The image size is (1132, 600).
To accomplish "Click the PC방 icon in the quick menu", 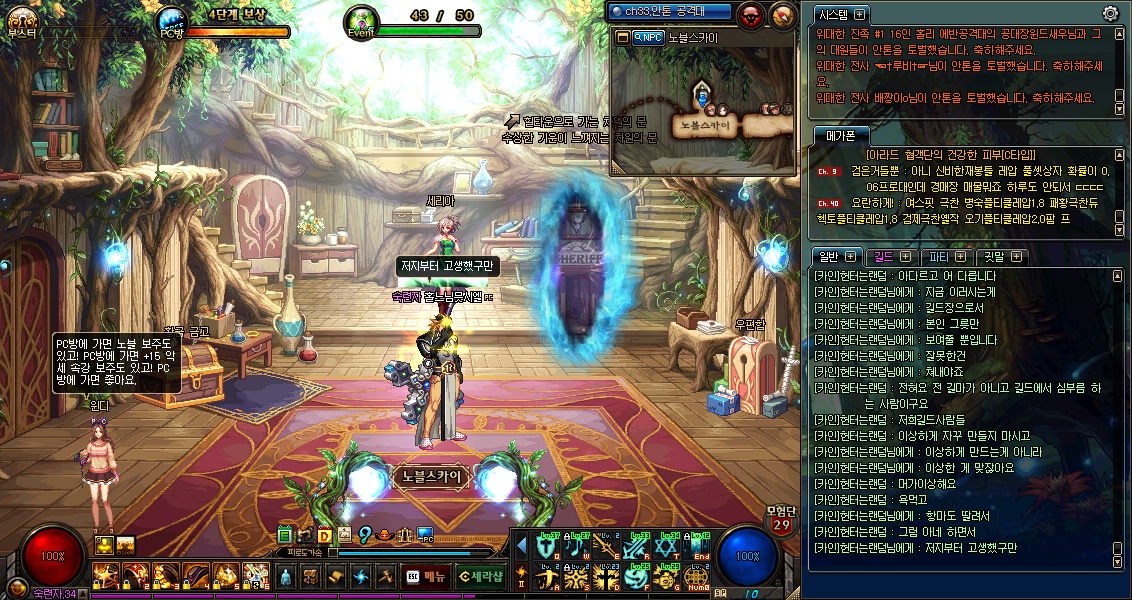I will click(425, 535).
